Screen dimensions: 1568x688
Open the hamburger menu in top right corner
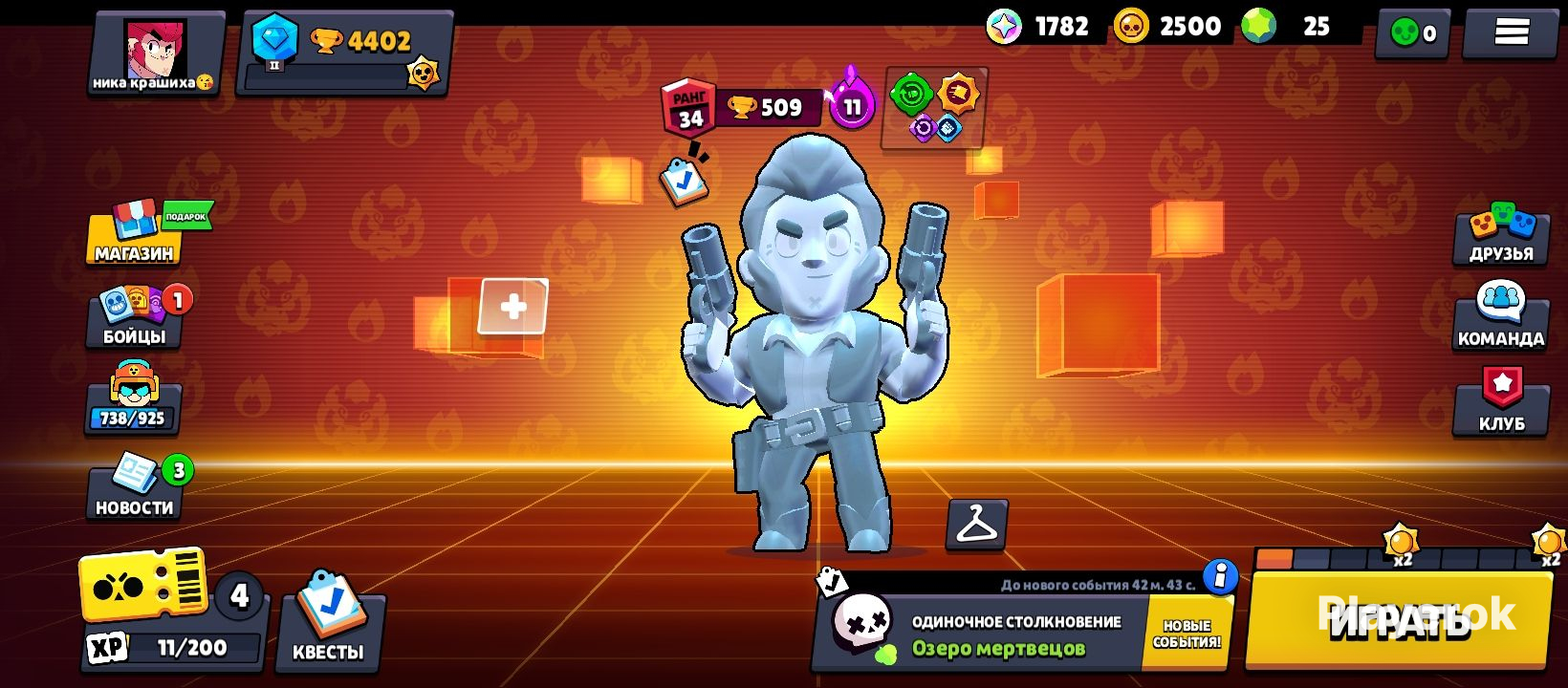tap(1512, 31)
